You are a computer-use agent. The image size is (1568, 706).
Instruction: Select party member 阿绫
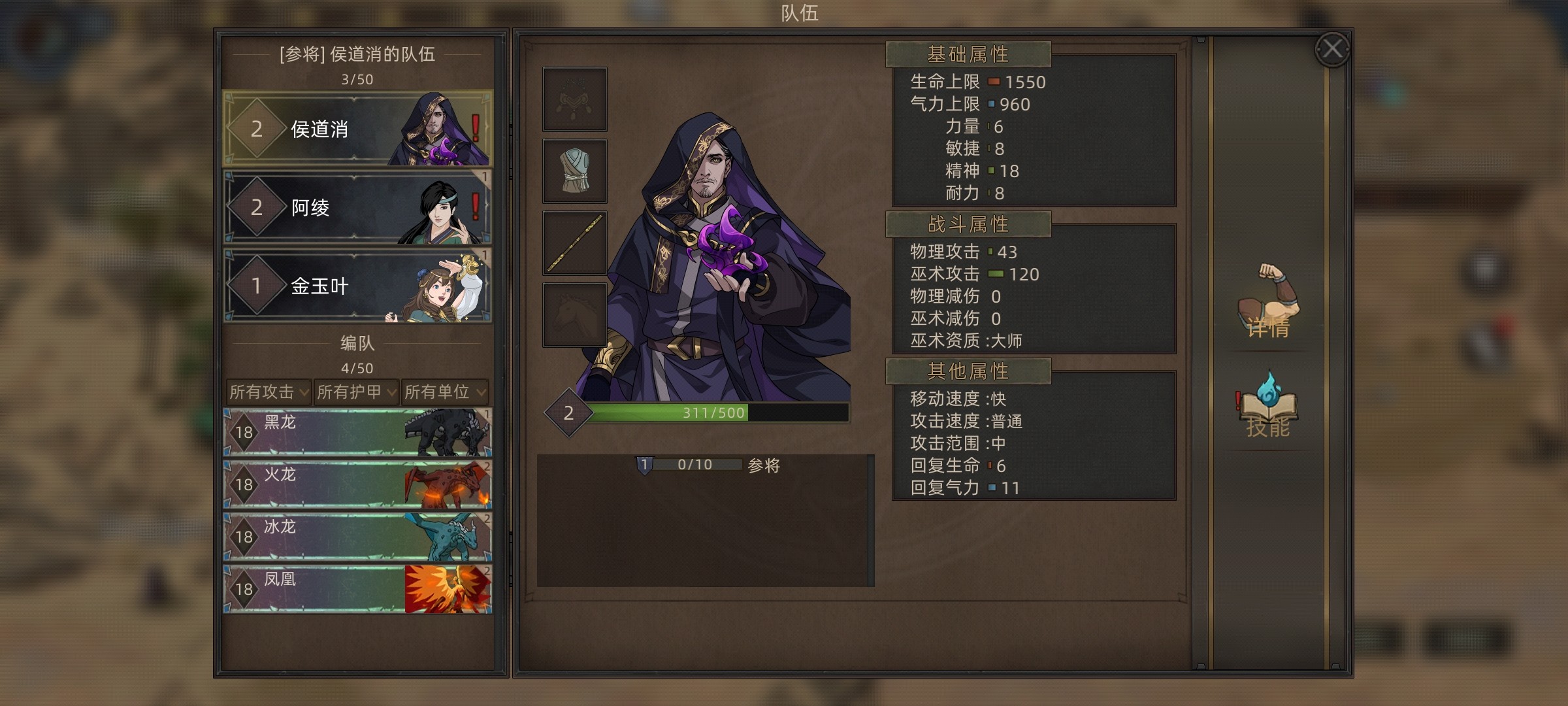[x=357, y=207]
